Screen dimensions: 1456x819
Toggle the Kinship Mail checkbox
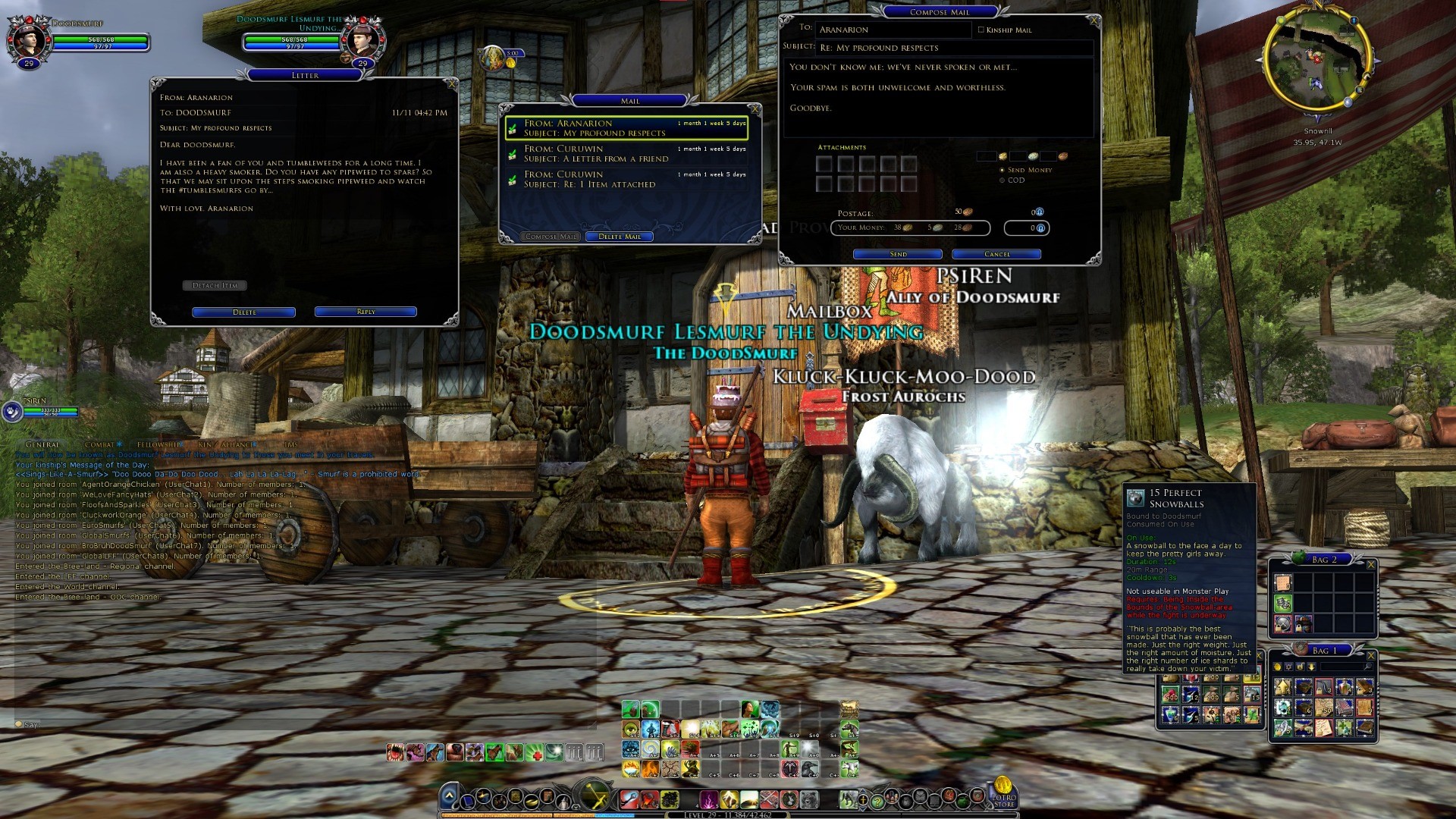(x=981, y=30)
